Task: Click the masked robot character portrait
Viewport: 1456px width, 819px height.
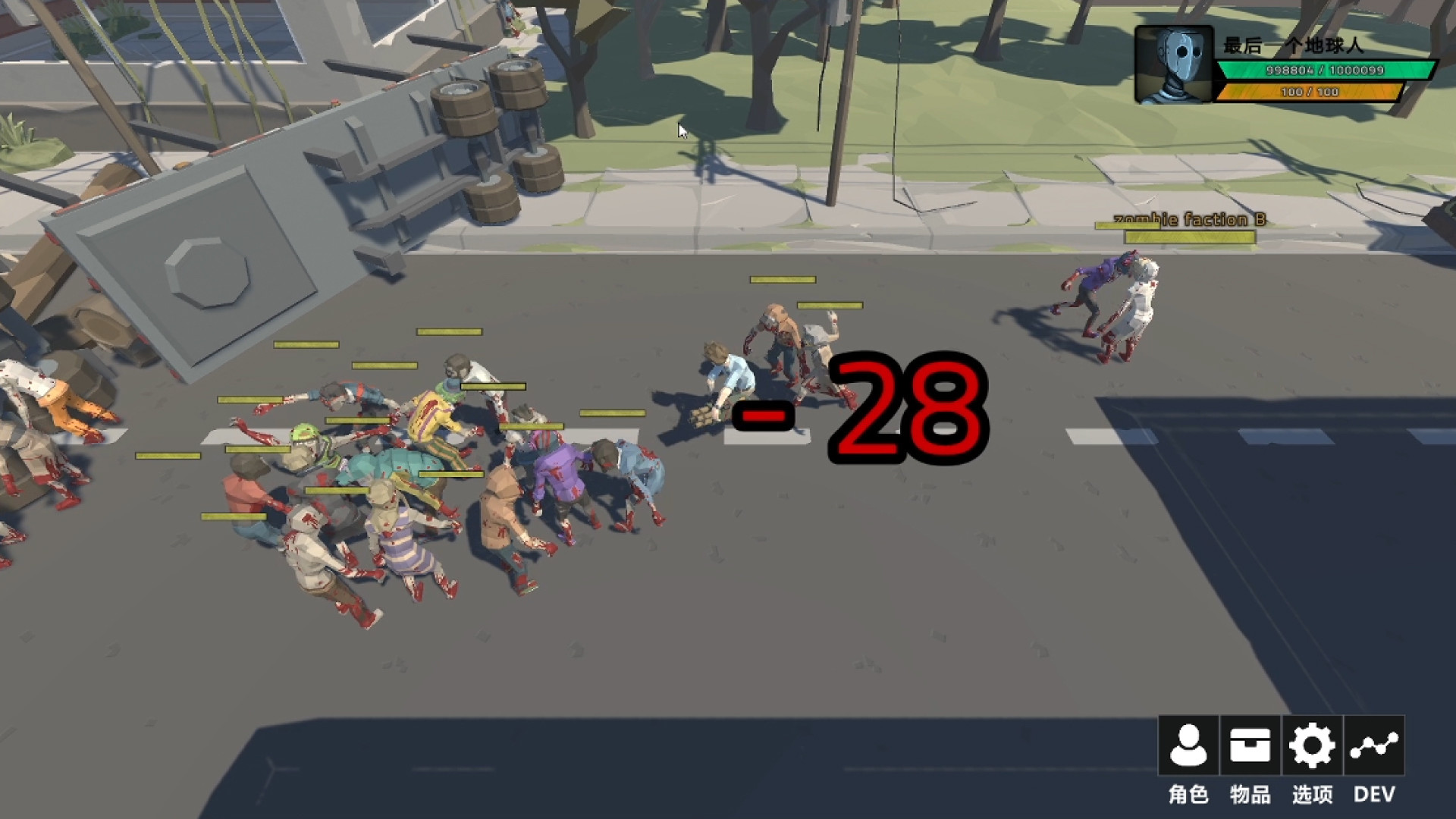Action: (x=1174, y=64)
